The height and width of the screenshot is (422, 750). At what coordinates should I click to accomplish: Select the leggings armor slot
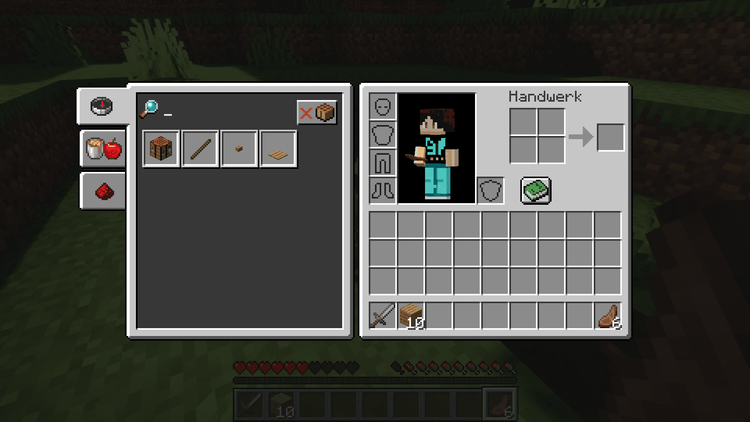383,162
